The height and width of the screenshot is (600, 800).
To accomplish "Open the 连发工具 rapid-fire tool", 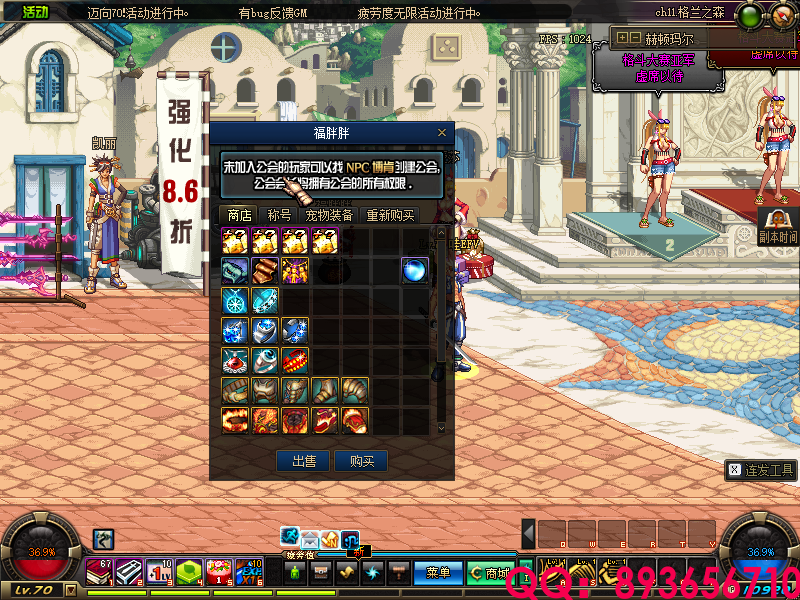I will 760,470.
